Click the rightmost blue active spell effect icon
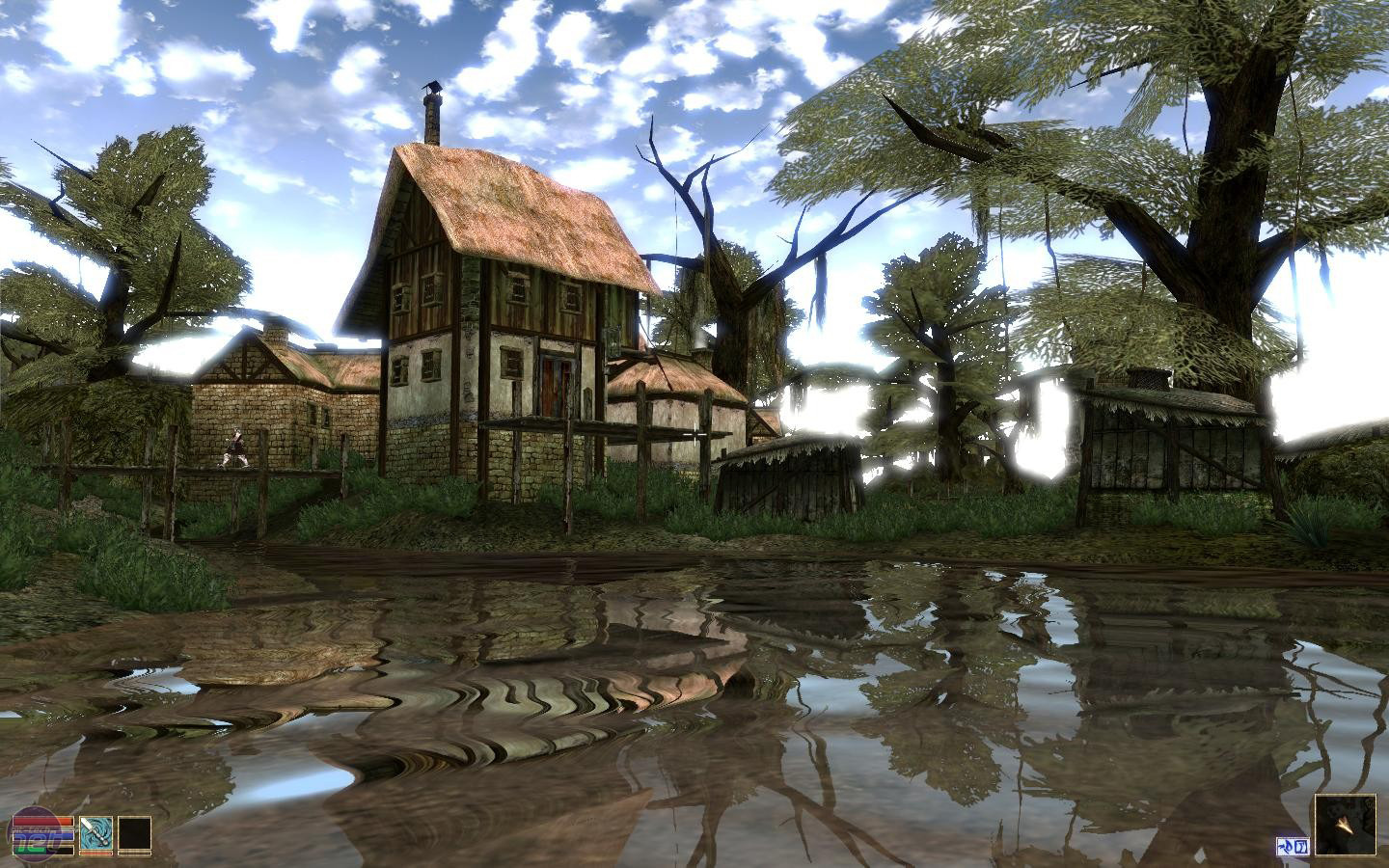The height and width of the screenshot is (868, 1389). [x=1301, y=846]
